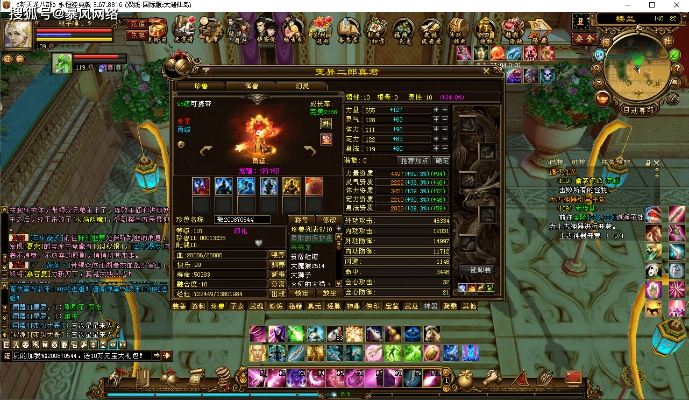Close the game window
The height and width of the screenshot is (400, 689).
click(675, 6)
